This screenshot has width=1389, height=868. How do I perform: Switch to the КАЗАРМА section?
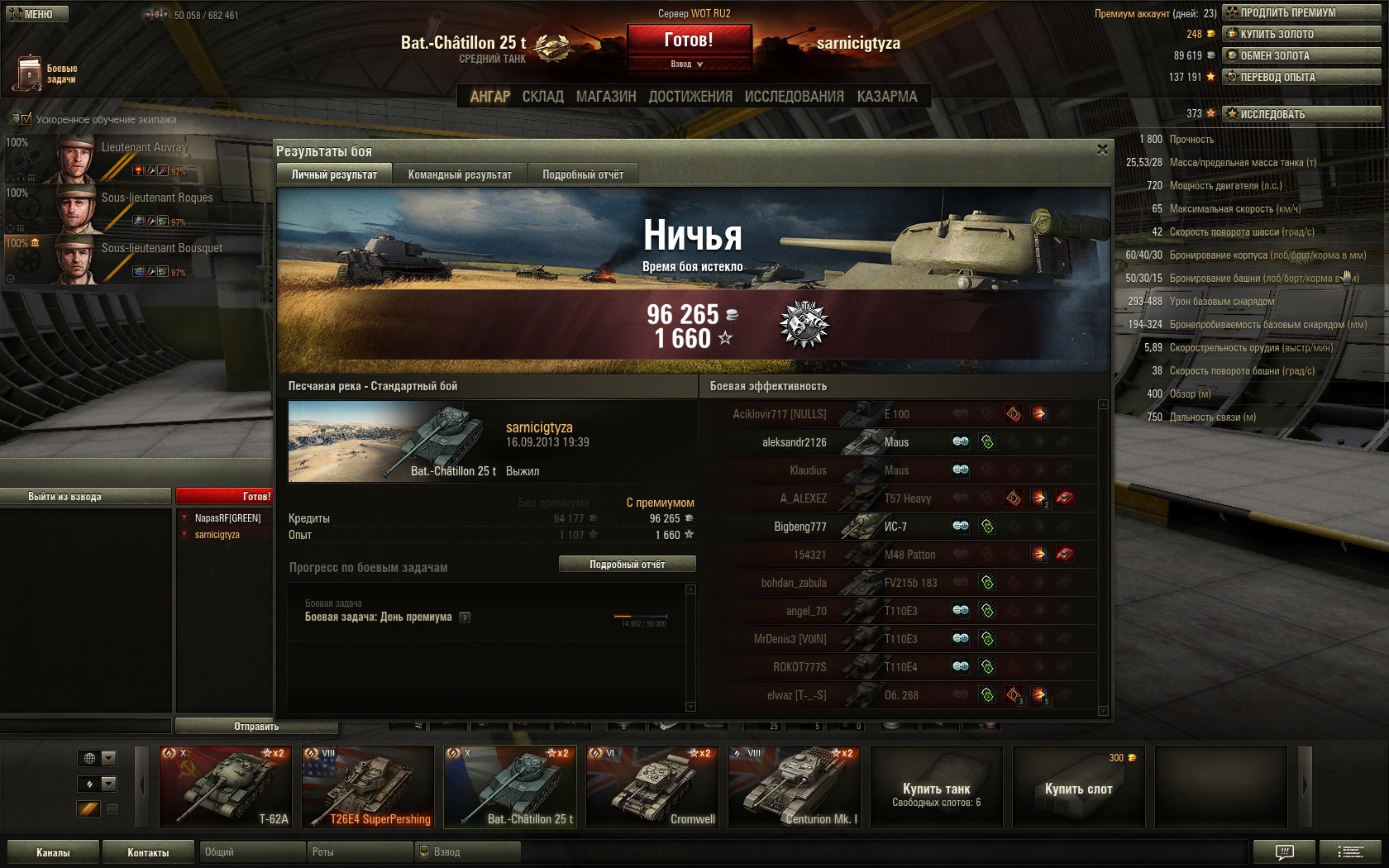(887, 97)
